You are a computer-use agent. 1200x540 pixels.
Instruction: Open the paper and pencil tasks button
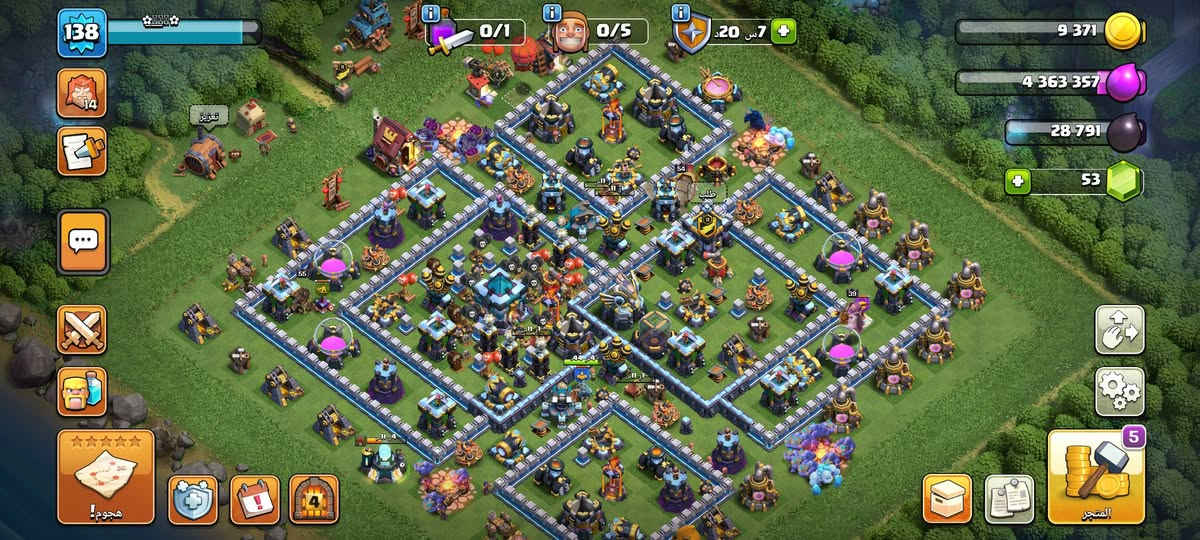click(x=82, y=152)
